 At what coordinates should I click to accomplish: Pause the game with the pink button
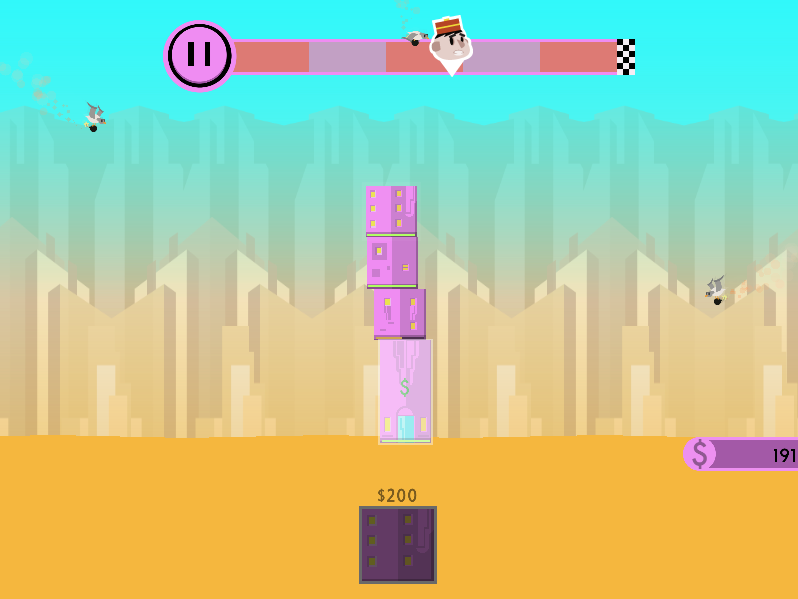[x=199, y=56]
